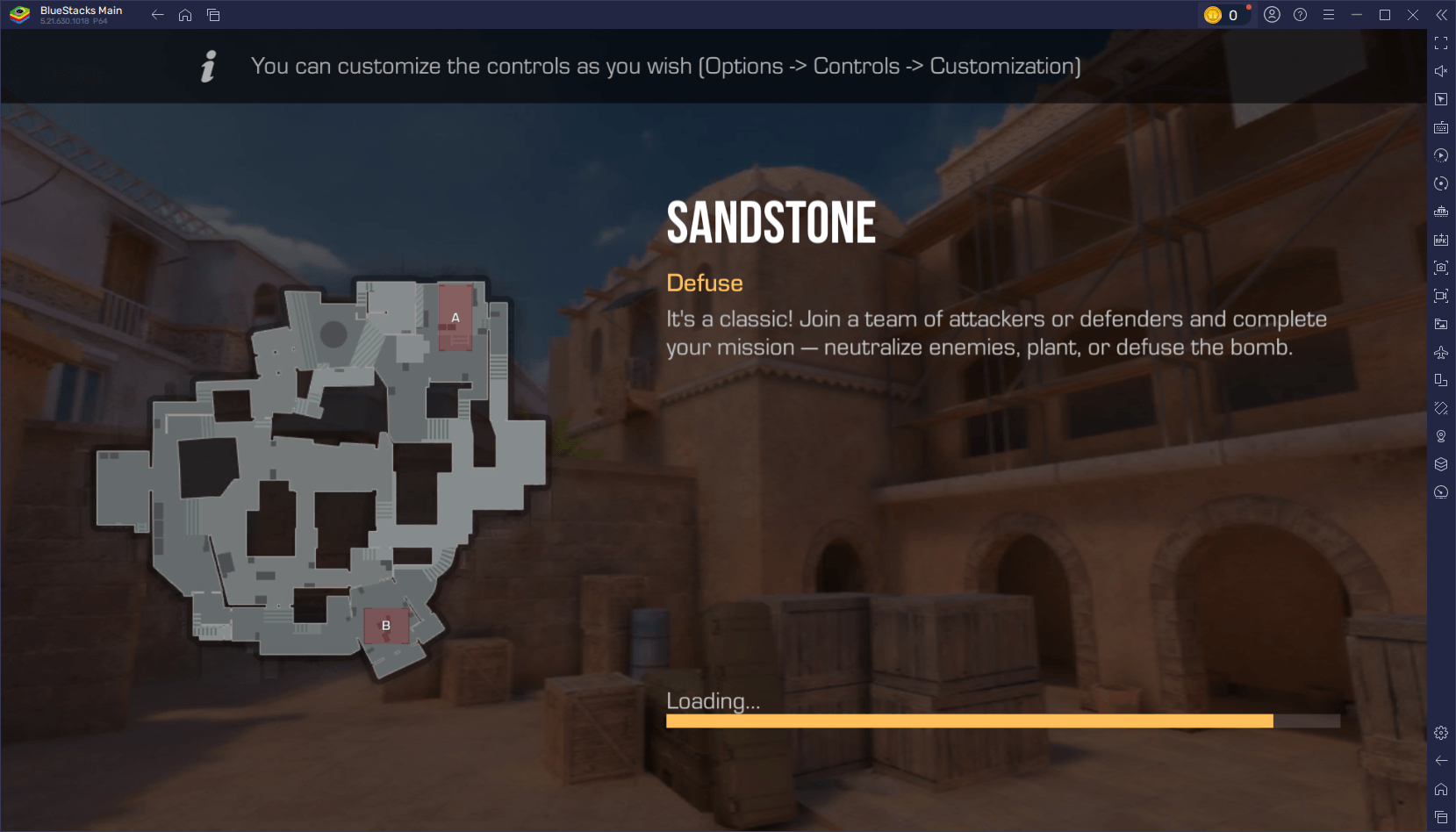Toggle the shake device function
Viewport: 1456px width, 832px height.
pos(1441,408)
